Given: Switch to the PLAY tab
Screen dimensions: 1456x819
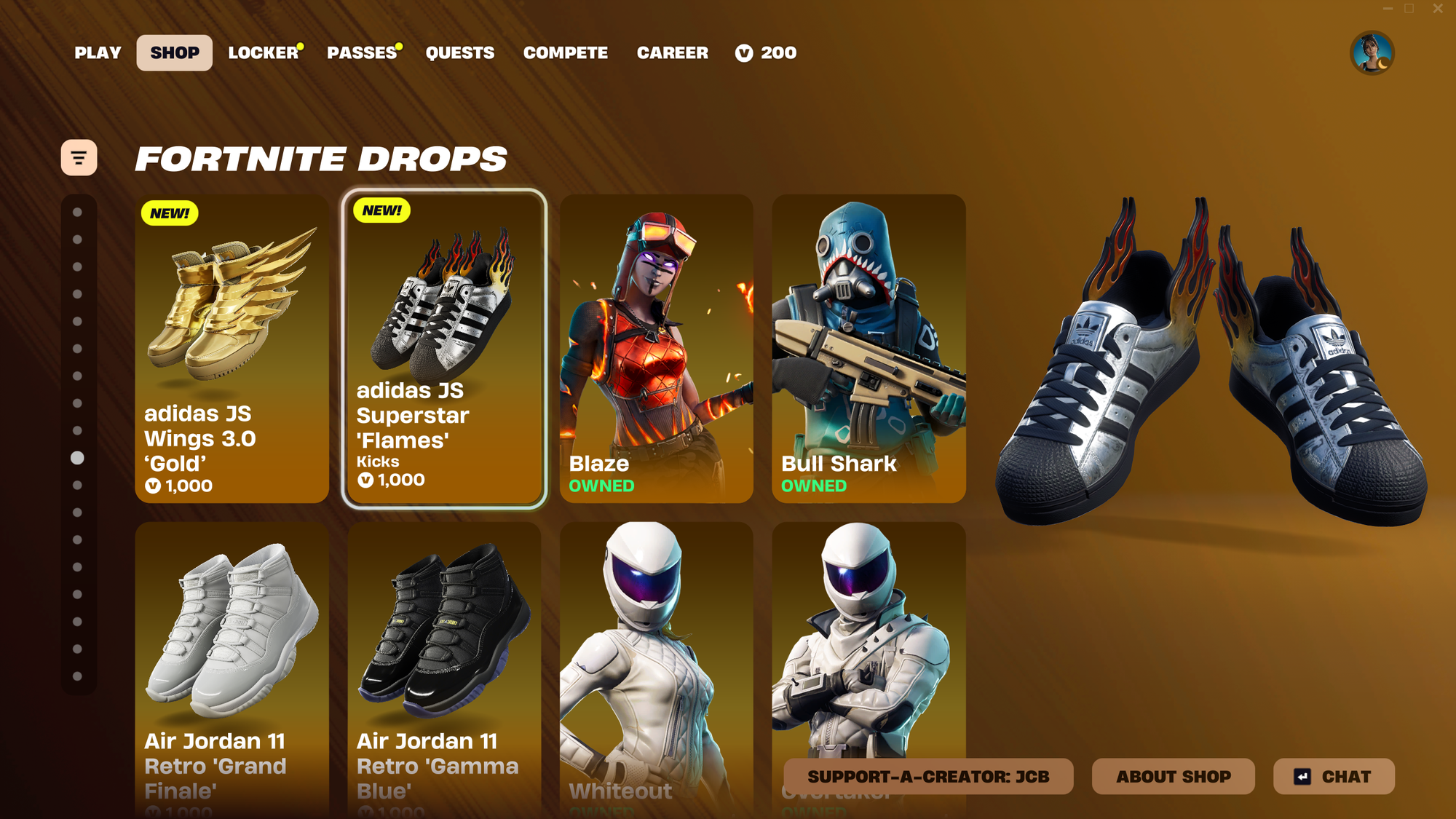Looking at the screenshot, I should [98, 52].
